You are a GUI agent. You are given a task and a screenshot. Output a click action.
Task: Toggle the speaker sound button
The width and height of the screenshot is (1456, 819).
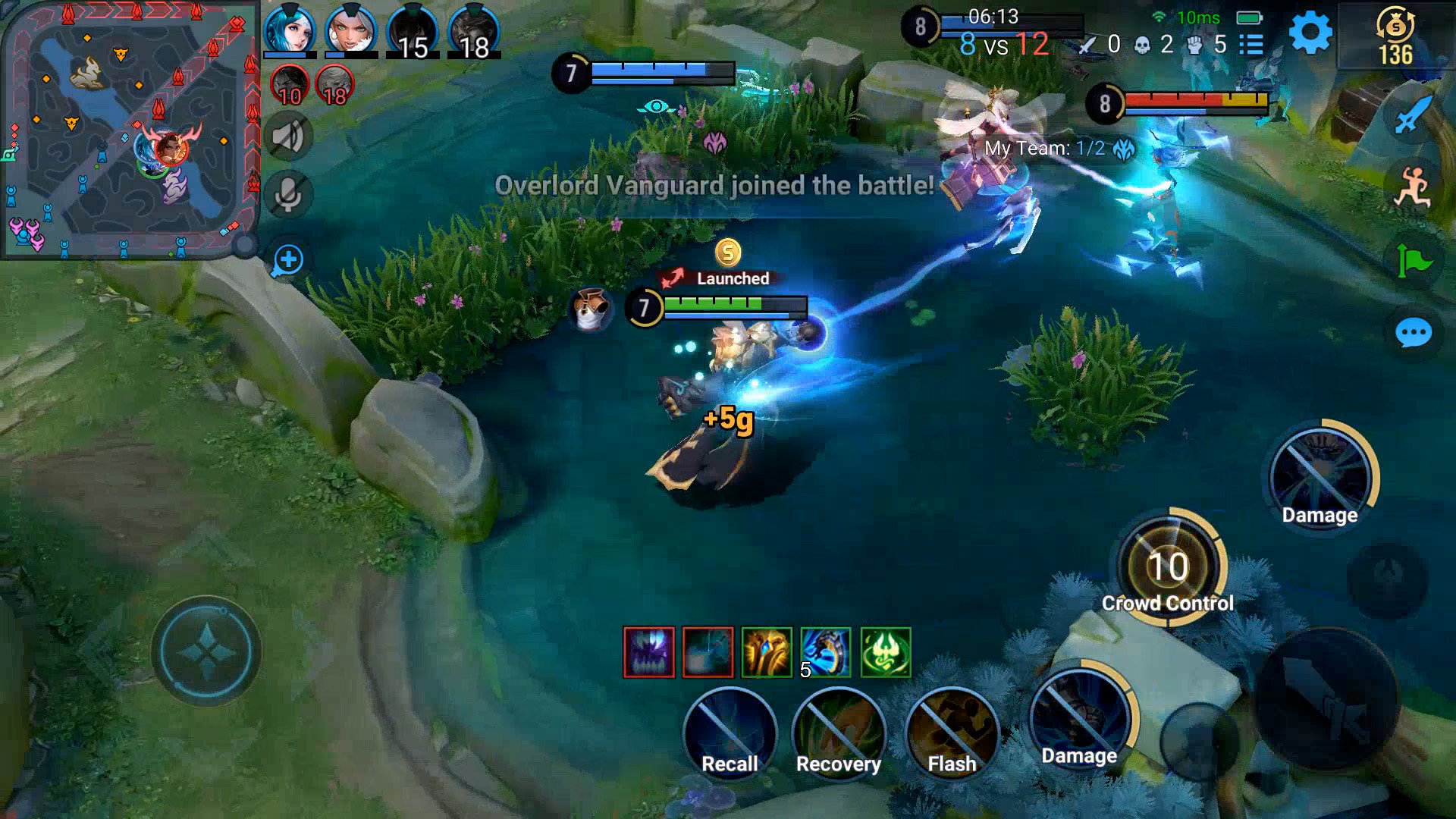(288, 137)
